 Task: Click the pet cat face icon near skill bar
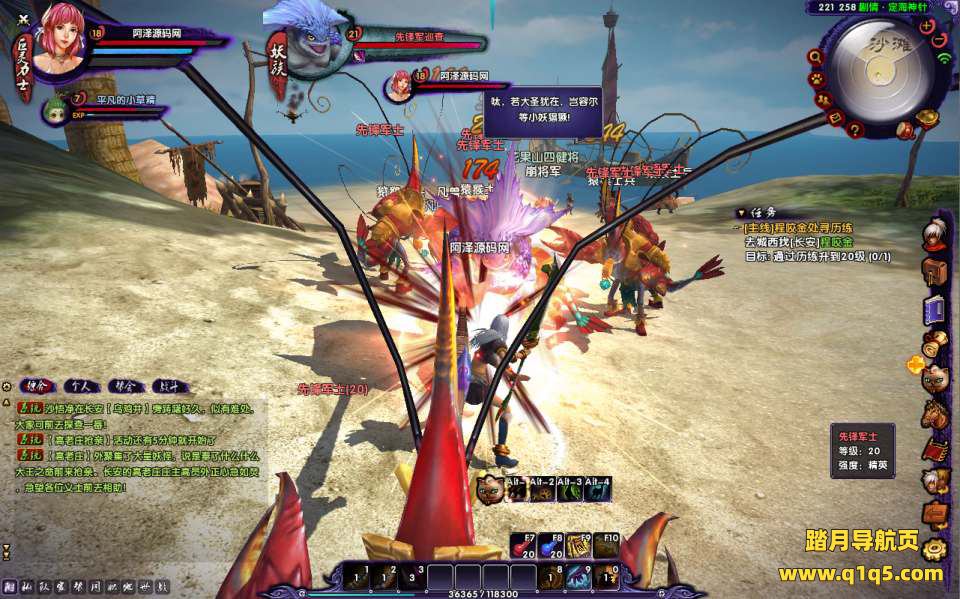coord(490,489)
